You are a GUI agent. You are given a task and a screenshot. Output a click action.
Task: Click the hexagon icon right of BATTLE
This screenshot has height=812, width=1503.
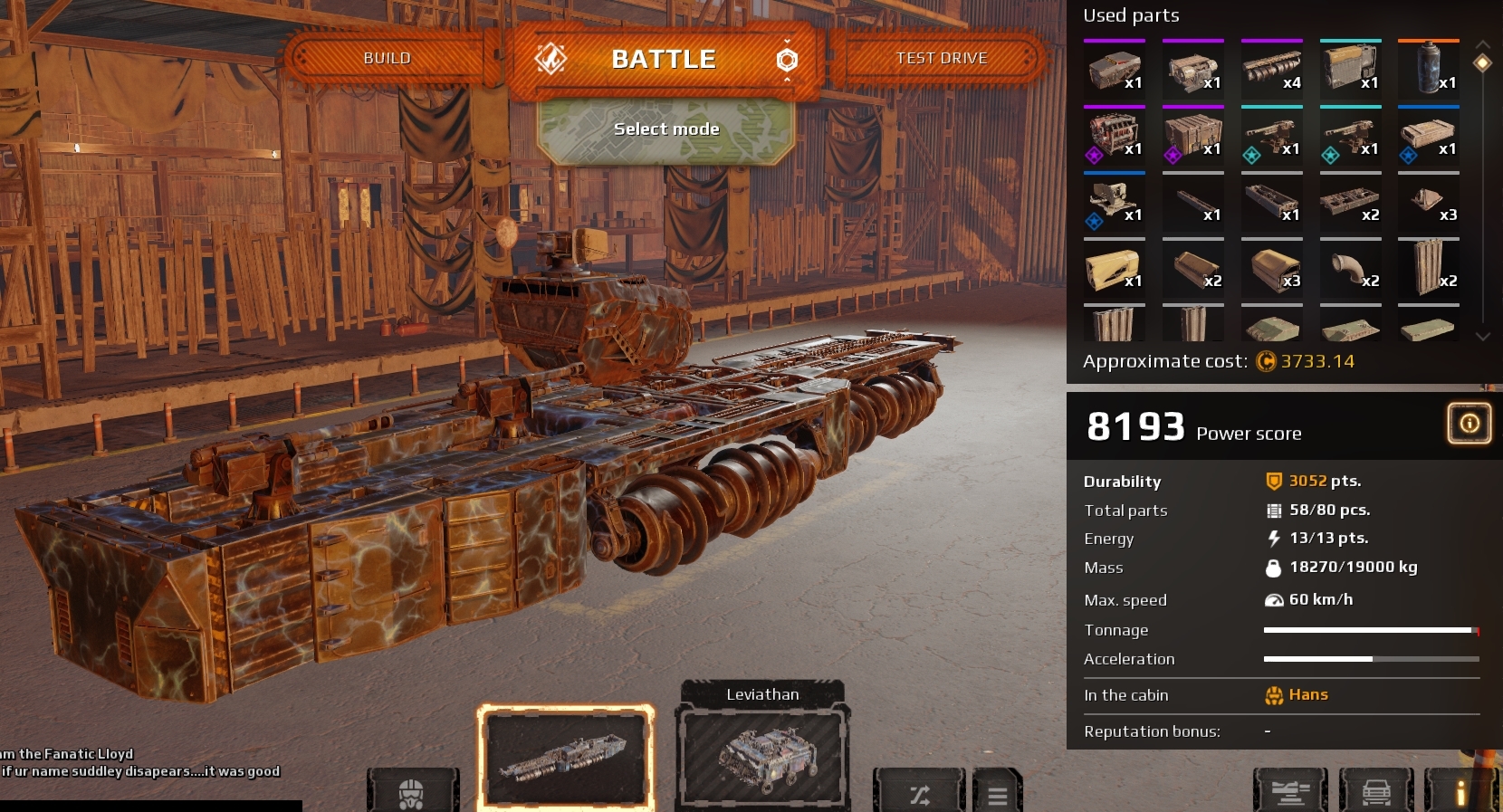click(789, 58)
